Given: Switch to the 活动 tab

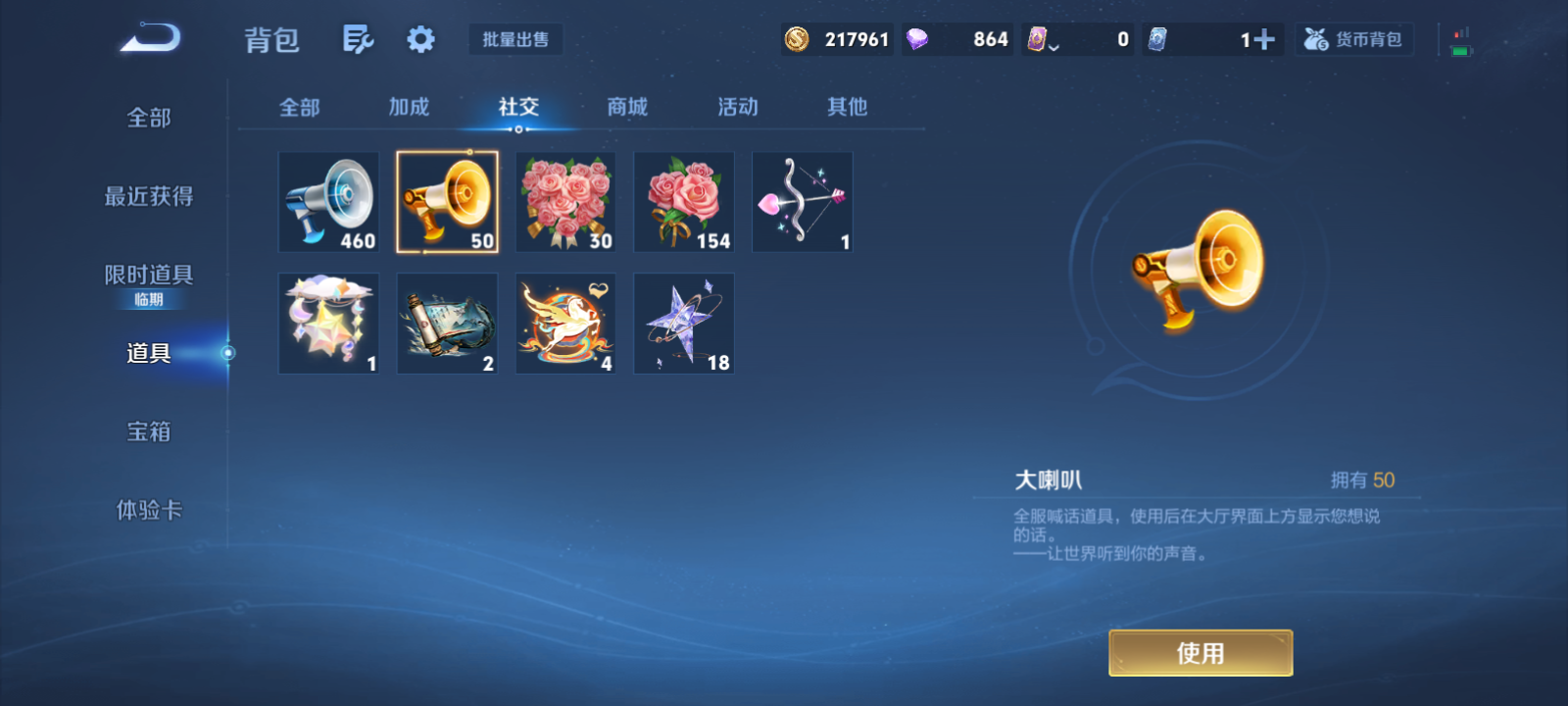Looking at the screenshot, I should point(737,108).
